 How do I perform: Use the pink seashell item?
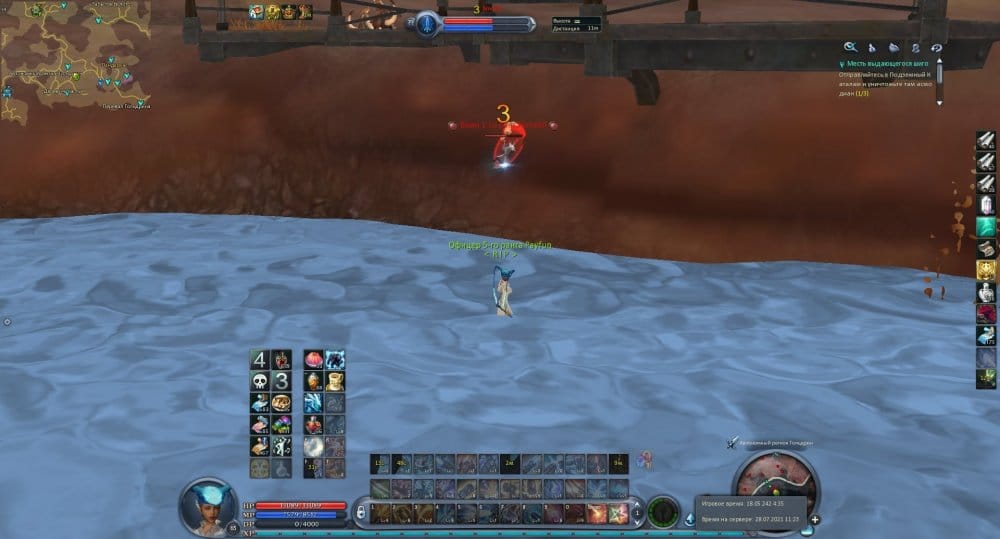click(x=313, y=359)
